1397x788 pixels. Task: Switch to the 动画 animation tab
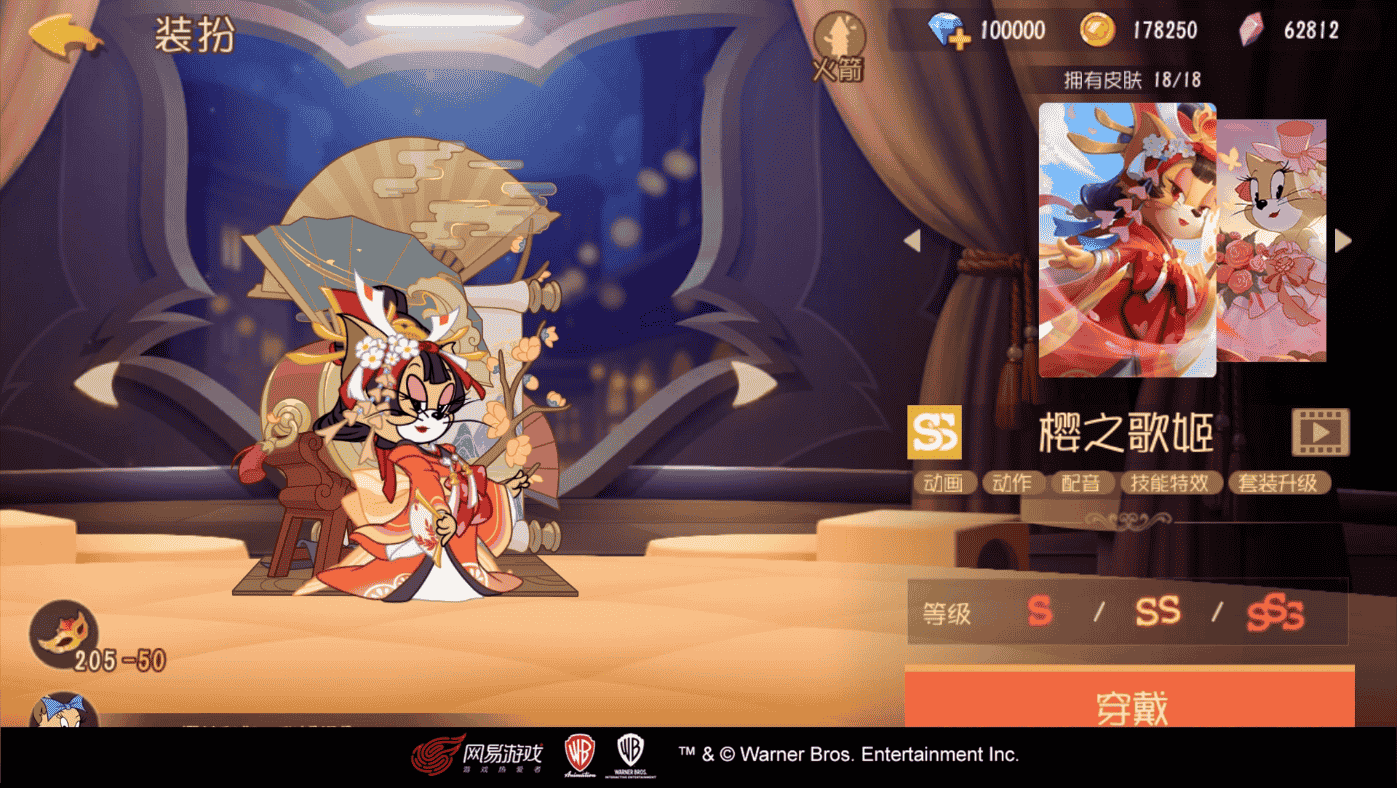946,482
